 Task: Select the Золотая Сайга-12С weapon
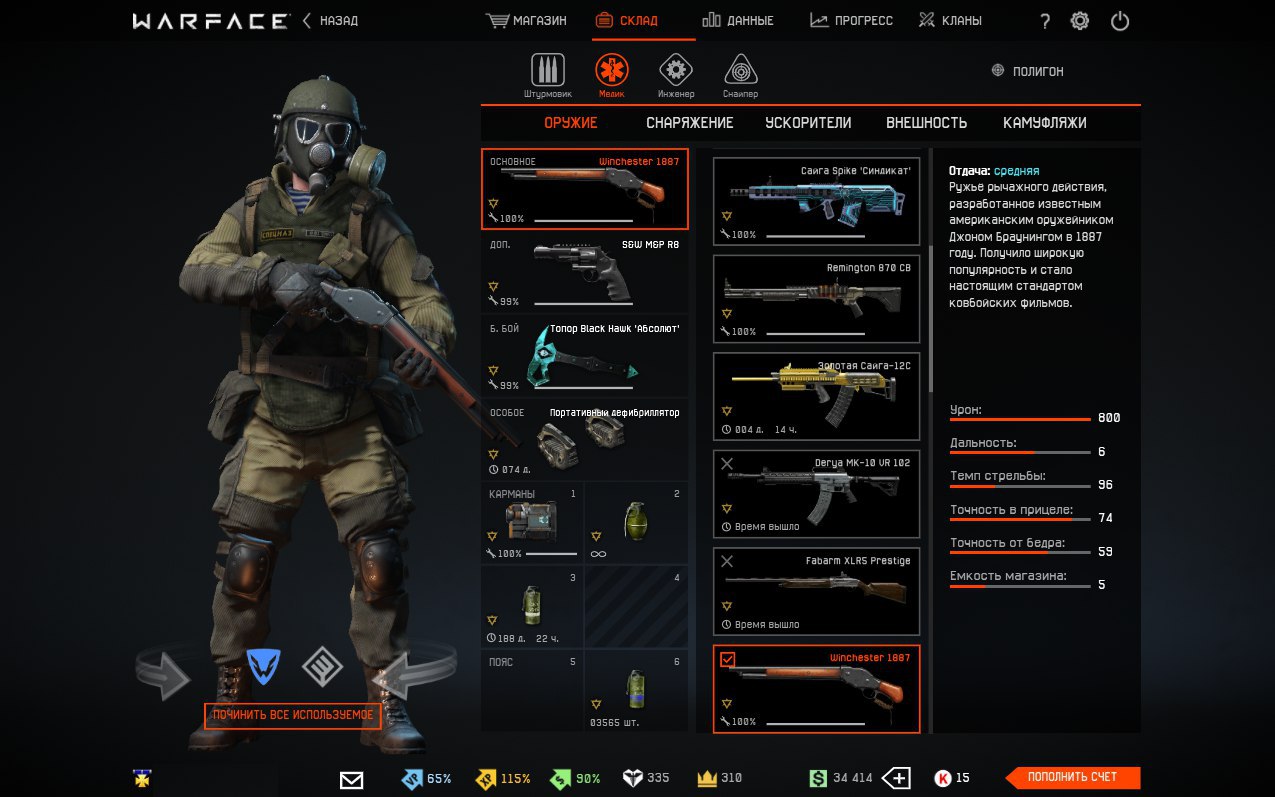pos(816,396)
